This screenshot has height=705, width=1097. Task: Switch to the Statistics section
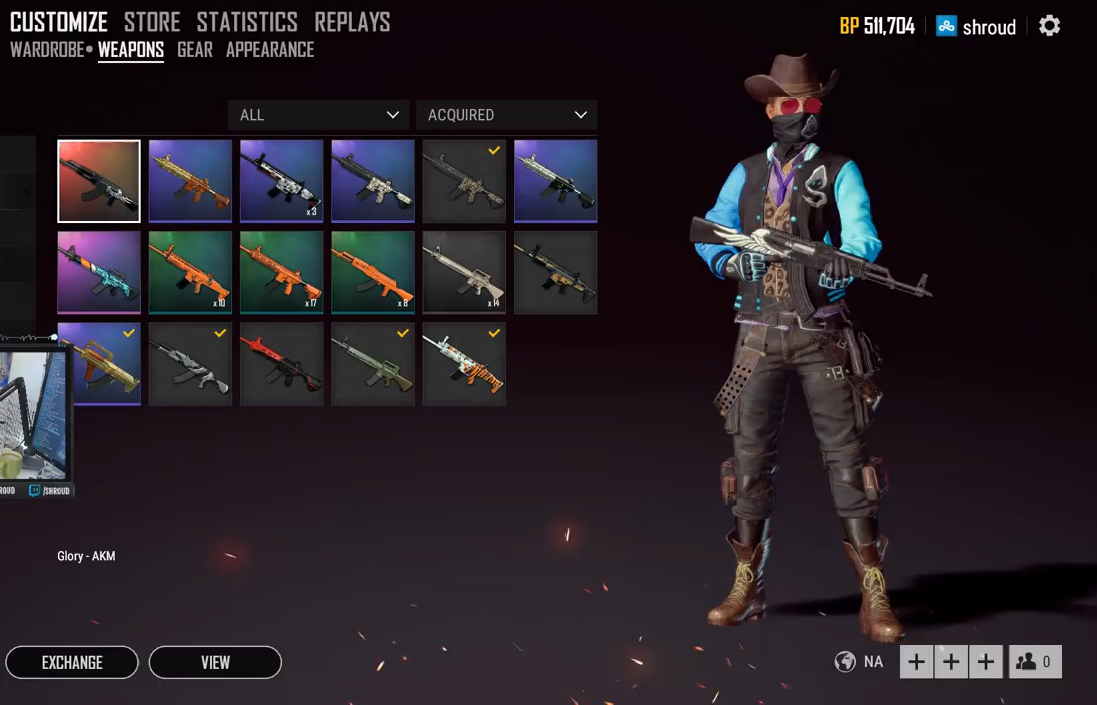pos(247,22)
